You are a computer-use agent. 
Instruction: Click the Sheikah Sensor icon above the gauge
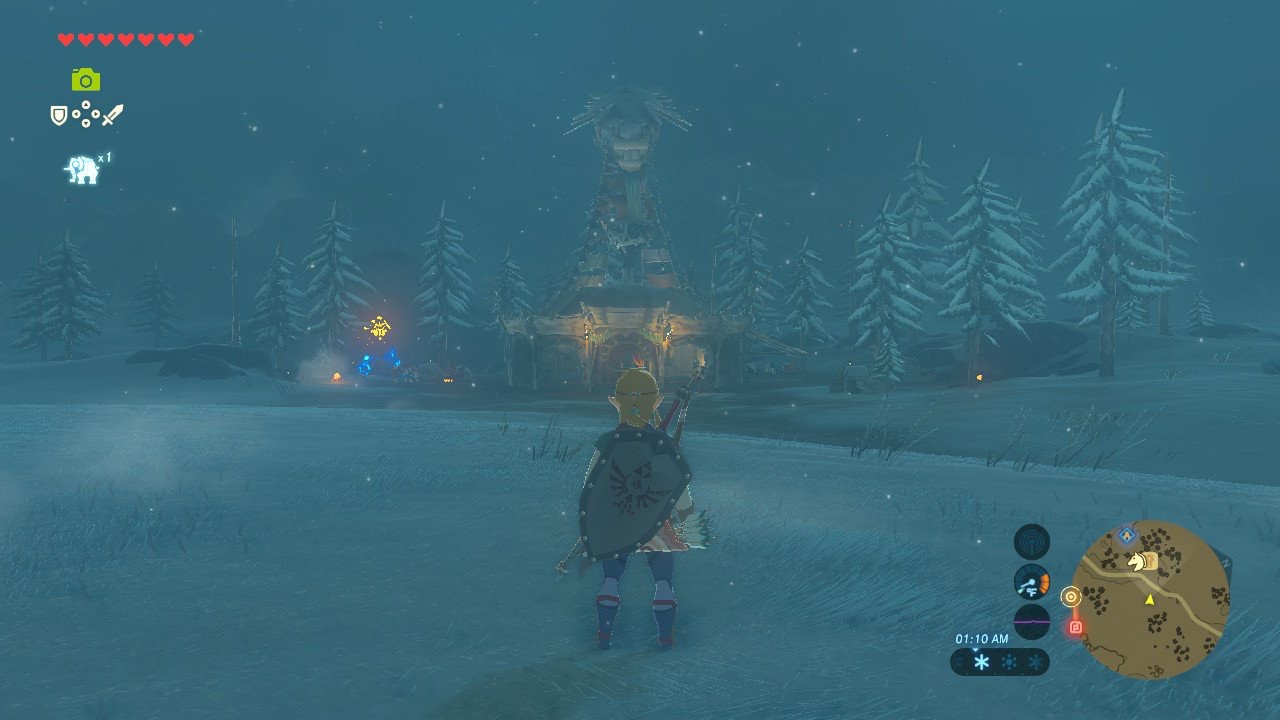tap(1031, 541)
